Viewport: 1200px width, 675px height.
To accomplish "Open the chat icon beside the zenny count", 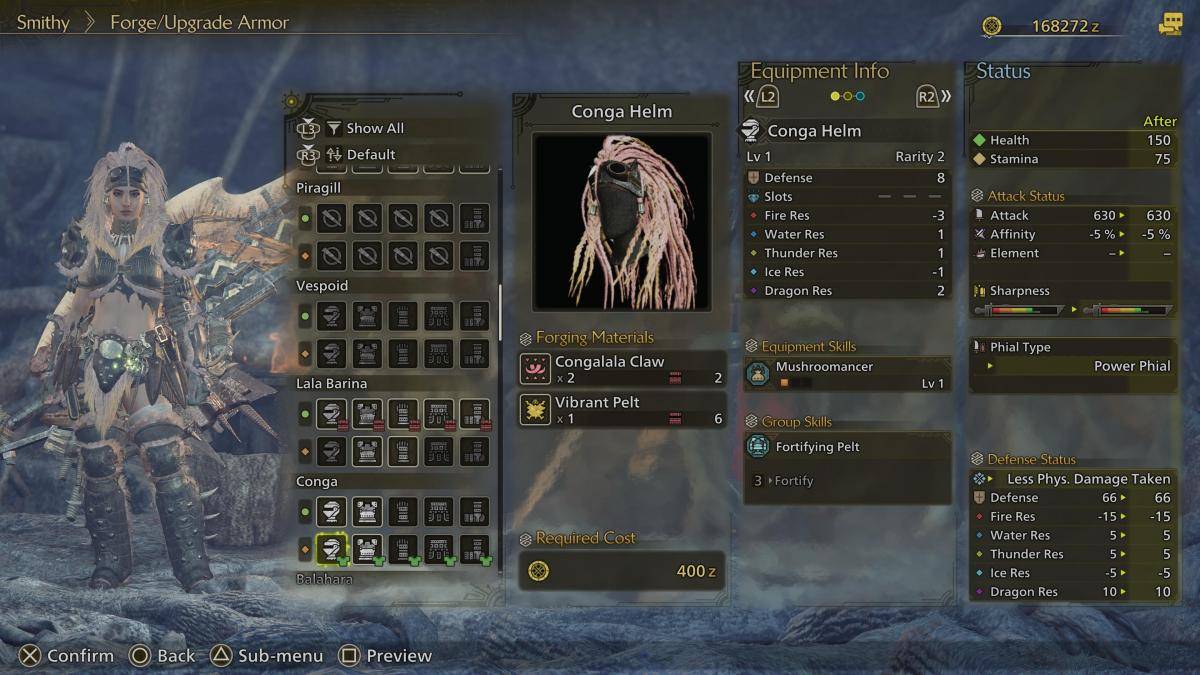I will point(1169,25).
